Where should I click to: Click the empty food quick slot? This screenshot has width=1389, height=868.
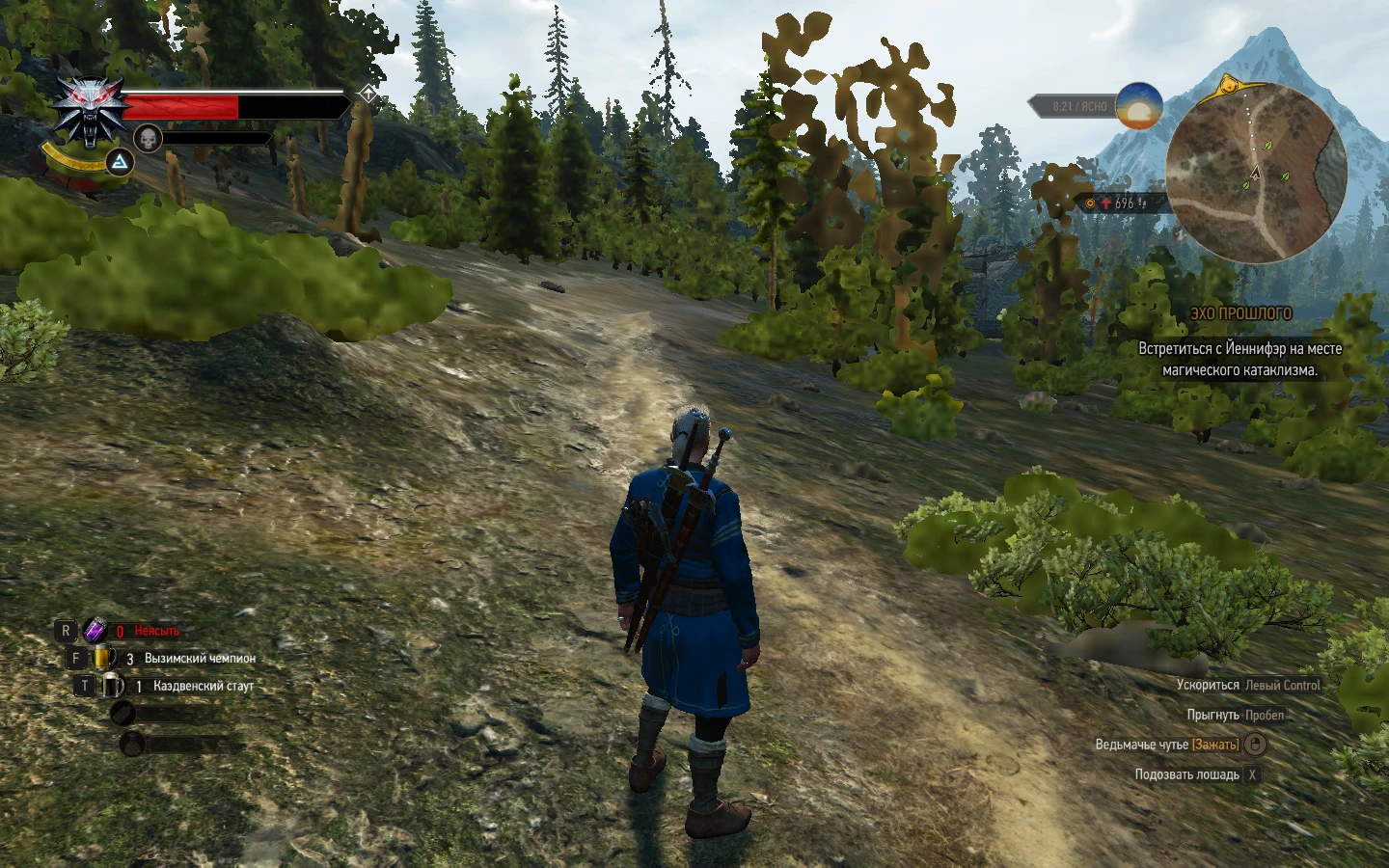pyautogui.click(x=123, y=714)
